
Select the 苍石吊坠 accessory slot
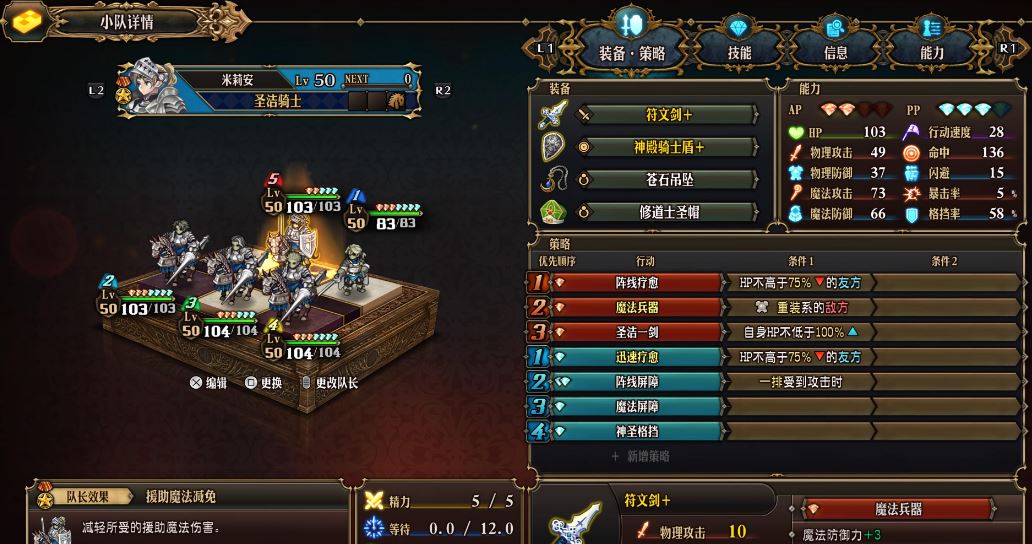pyautogui.click(x=669, y=180)
